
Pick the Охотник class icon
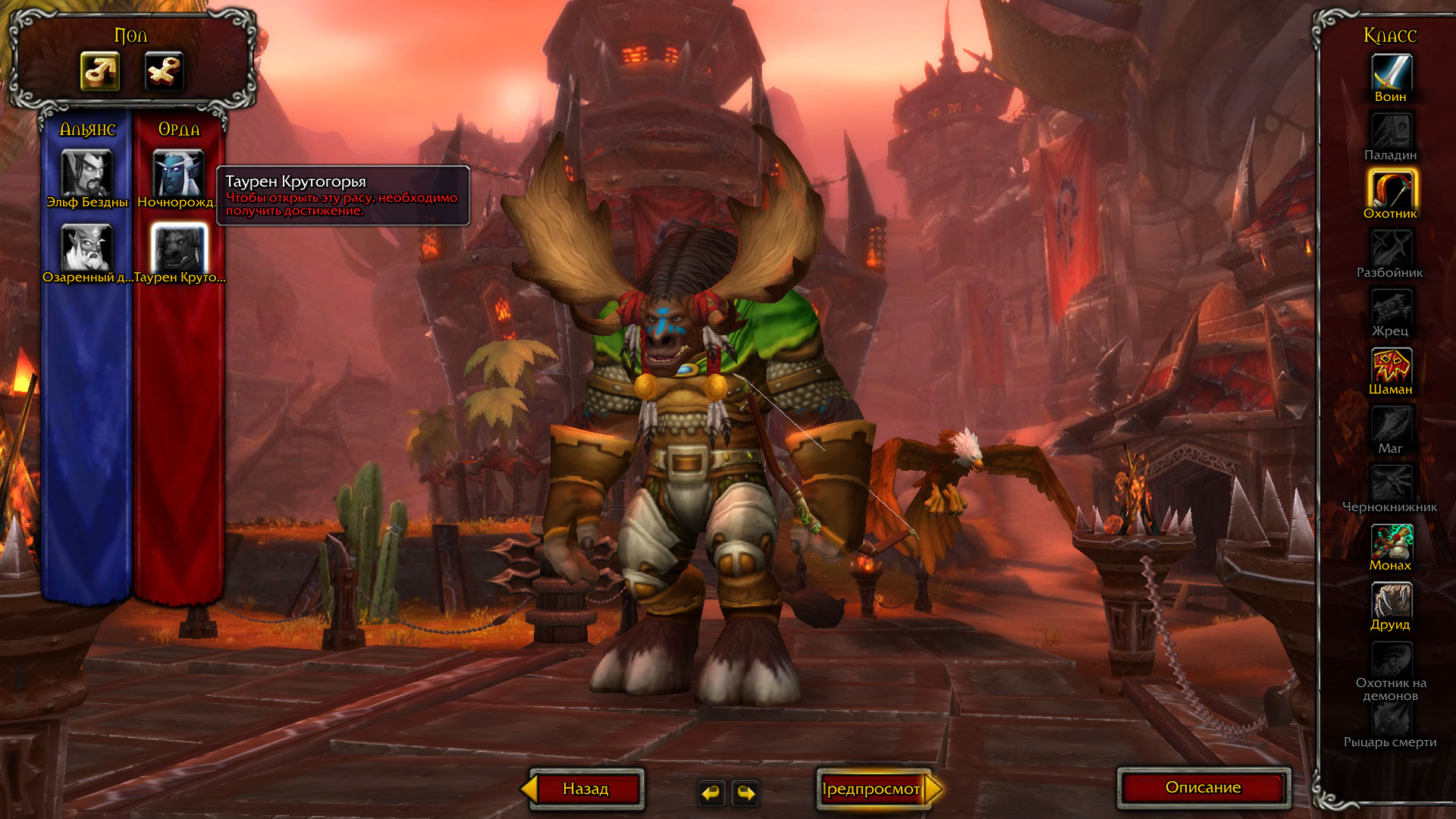pos(1391,190)
